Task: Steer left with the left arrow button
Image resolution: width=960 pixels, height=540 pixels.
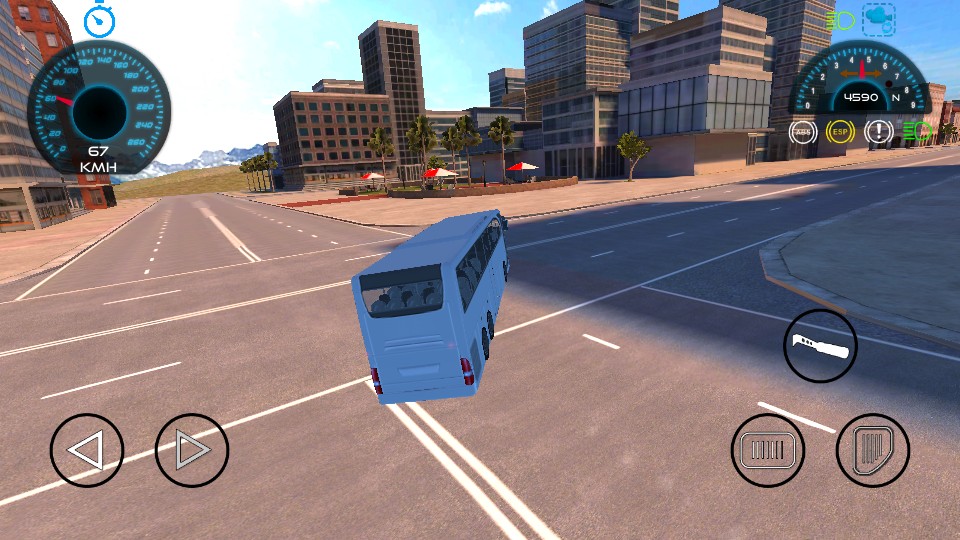Action: tap(87, 450)
